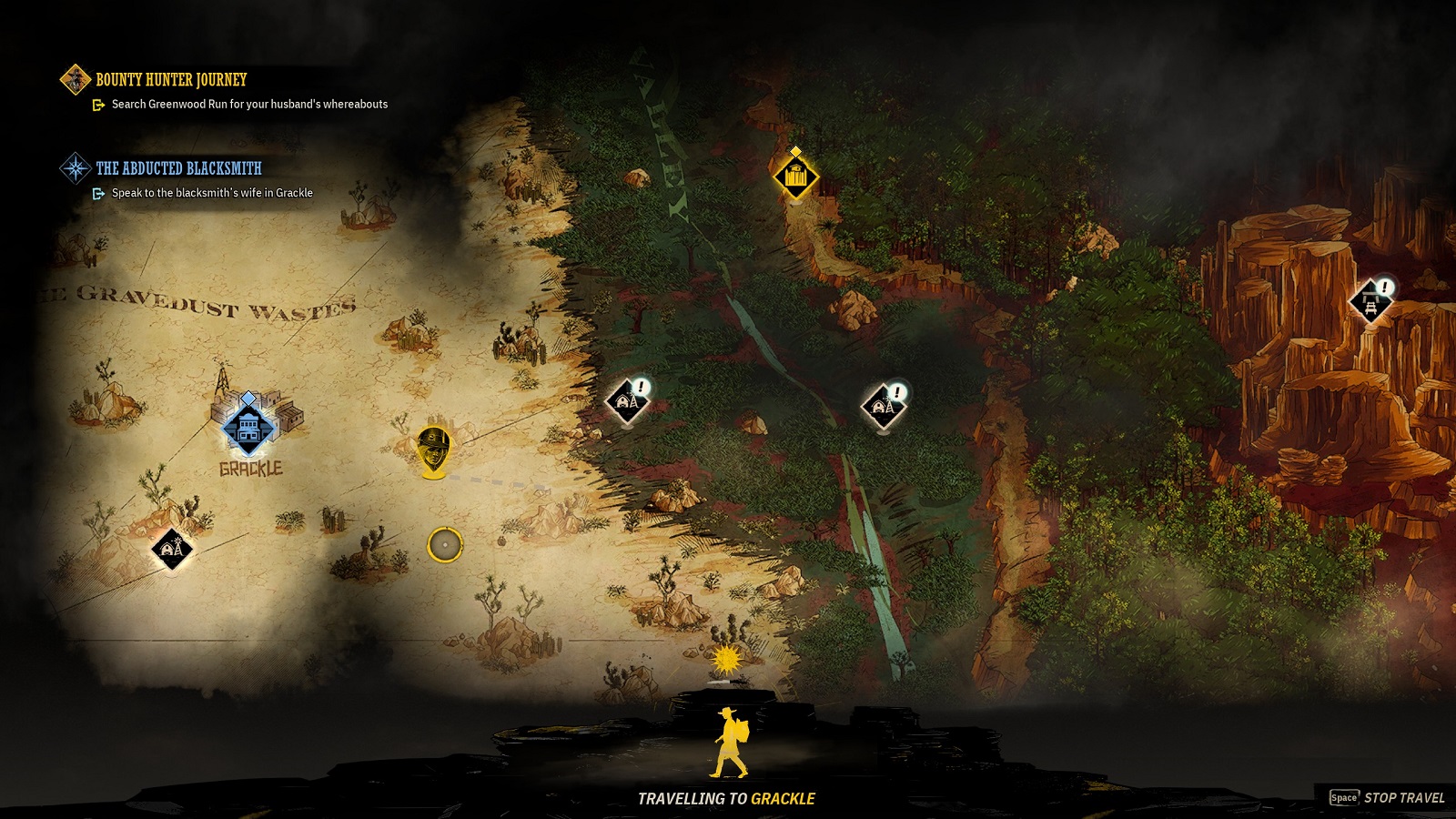Select the Speak to the blacksmith's wife objective
The width and height of the screenshot is (1456, 819).
(x=211, y=193)
